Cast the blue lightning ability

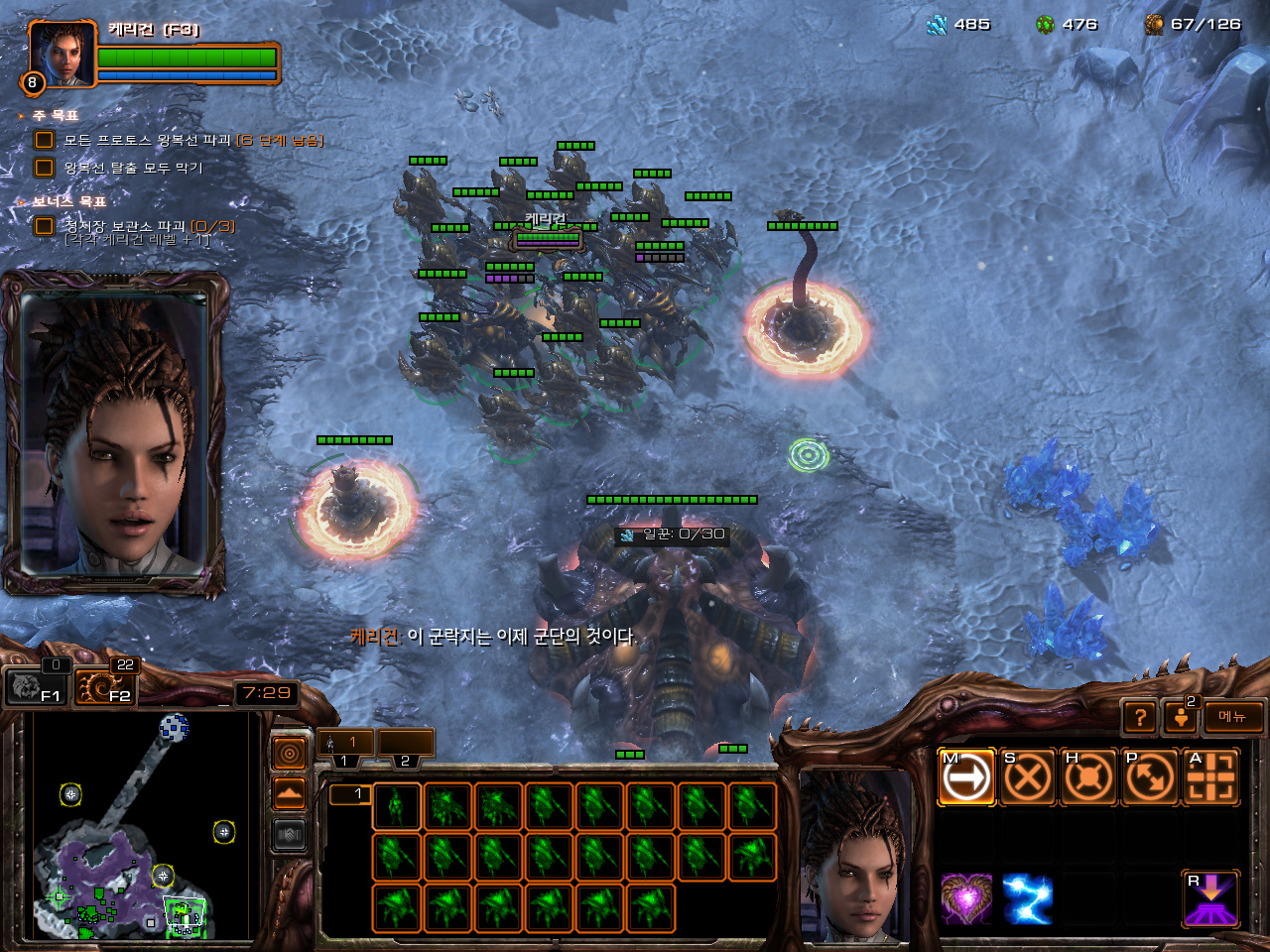pos(1027,899)
